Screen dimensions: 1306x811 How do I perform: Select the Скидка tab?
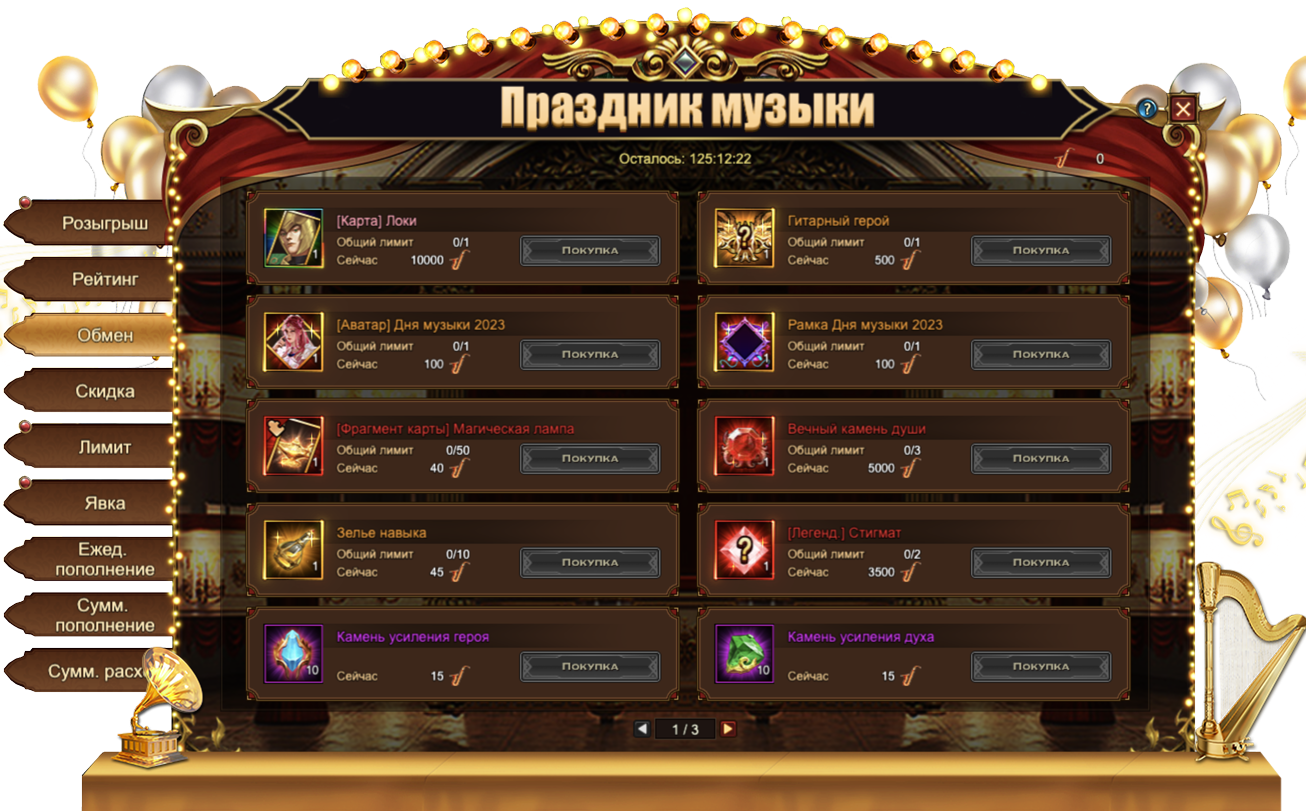pos(104,392)
